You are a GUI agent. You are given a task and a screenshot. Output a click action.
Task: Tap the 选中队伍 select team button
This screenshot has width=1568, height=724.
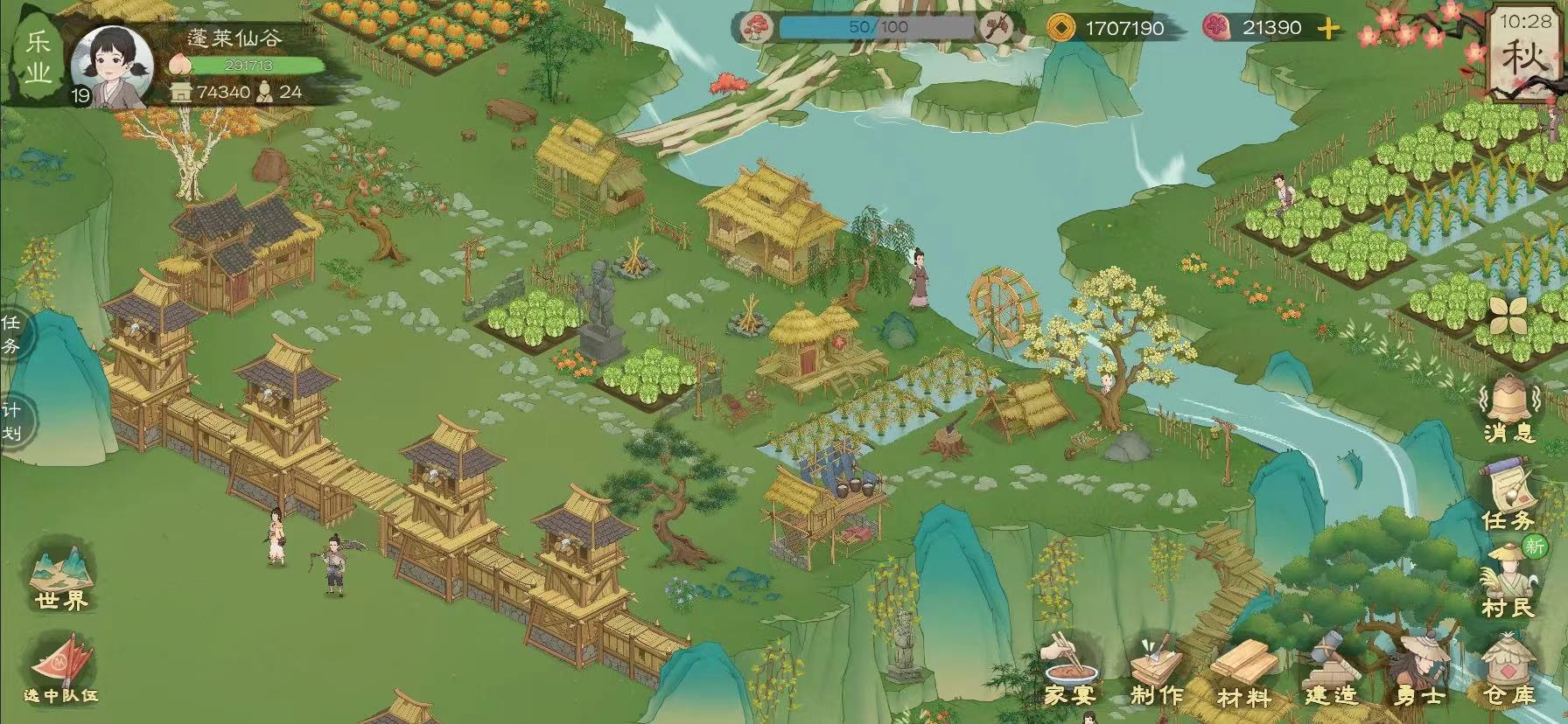[60, 672]
